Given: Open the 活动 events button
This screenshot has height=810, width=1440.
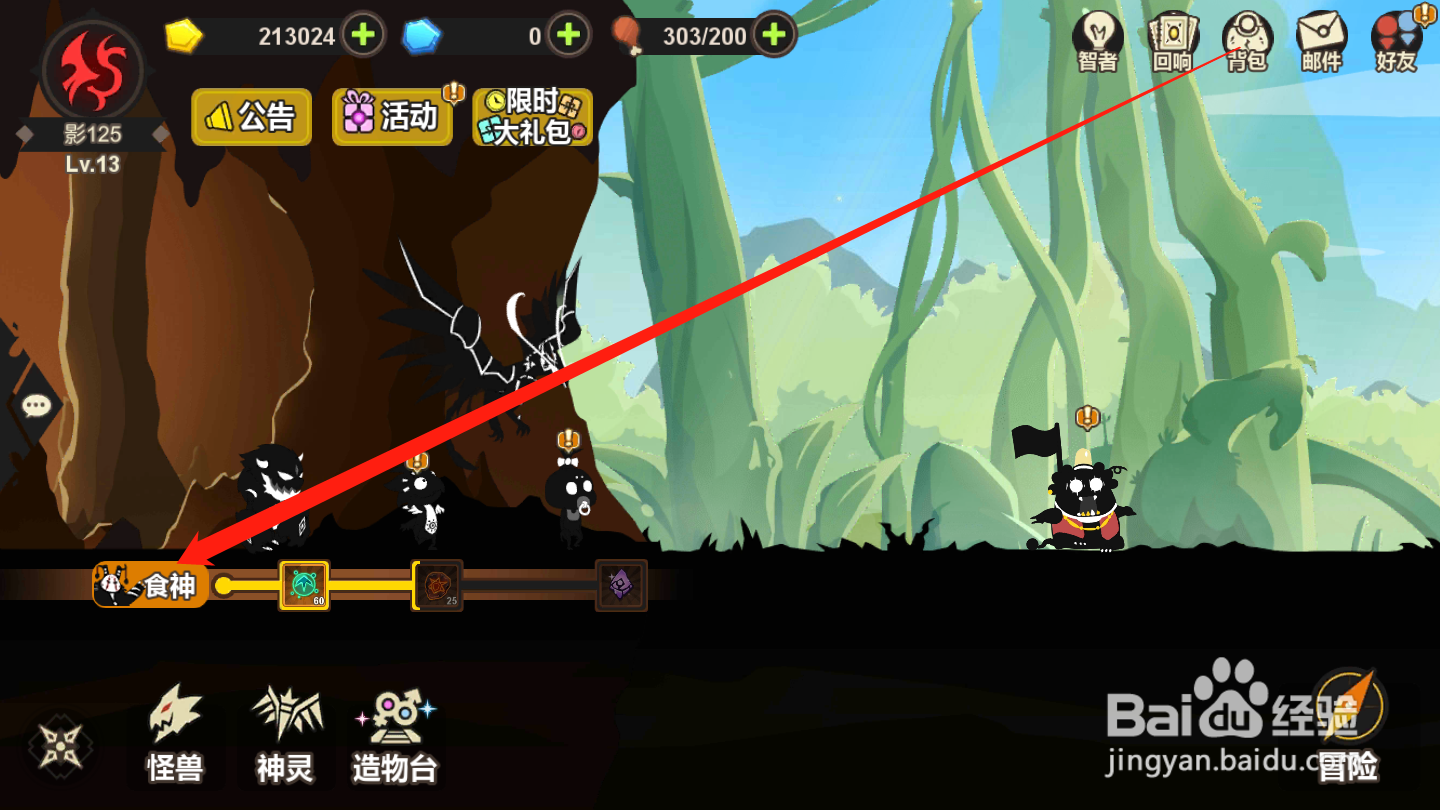Looking at the screenshot, I should (392, 117).
